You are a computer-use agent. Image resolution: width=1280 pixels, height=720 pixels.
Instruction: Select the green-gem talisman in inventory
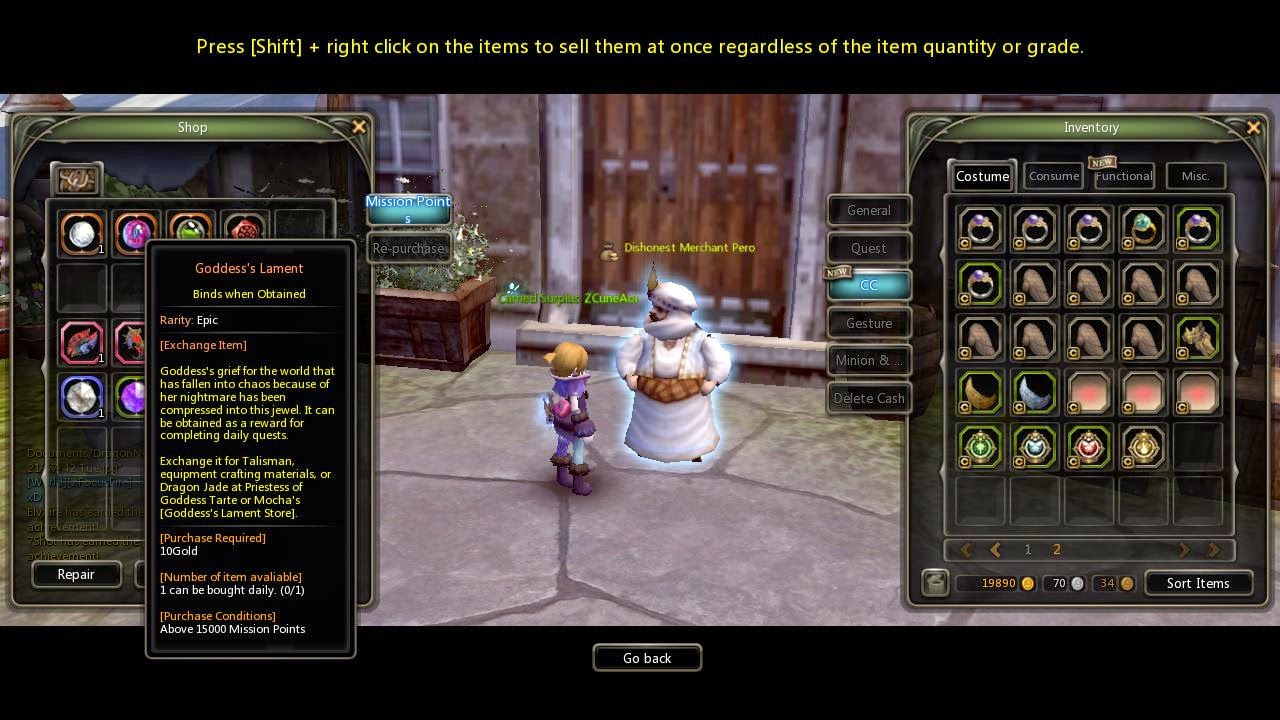[980, 446]
